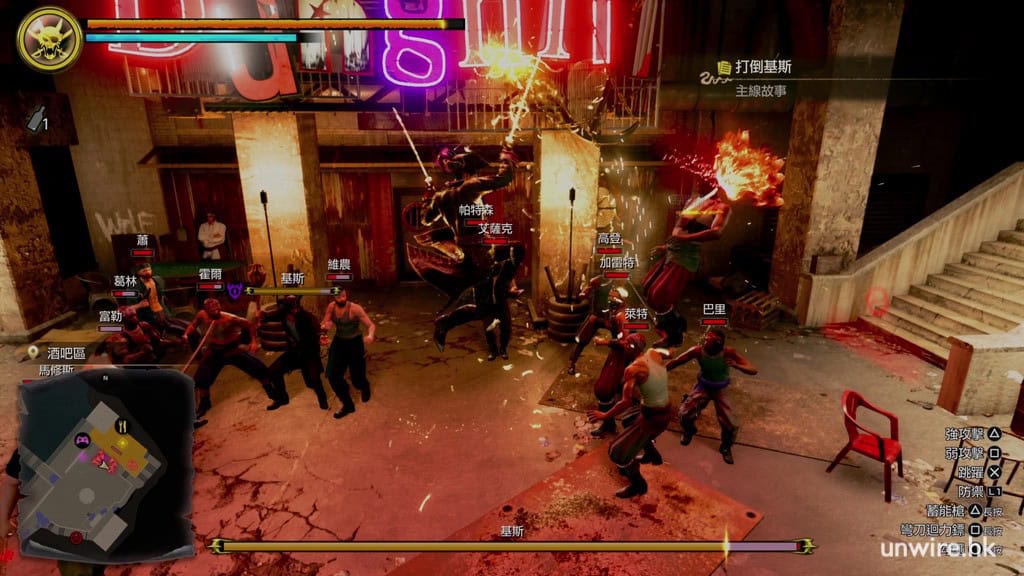
Task: Select the bottle item count icon
Action: click(x=37, y=120)
